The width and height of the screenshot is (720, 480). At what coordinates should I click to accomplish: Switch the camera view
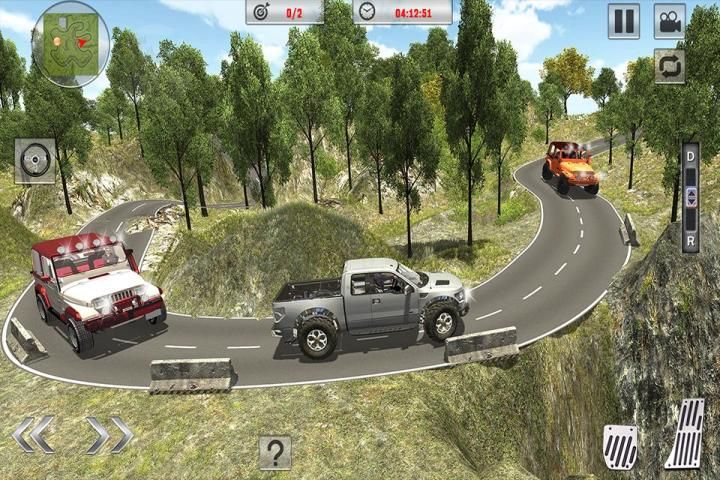pyautogui.click(x=670, y=21)
